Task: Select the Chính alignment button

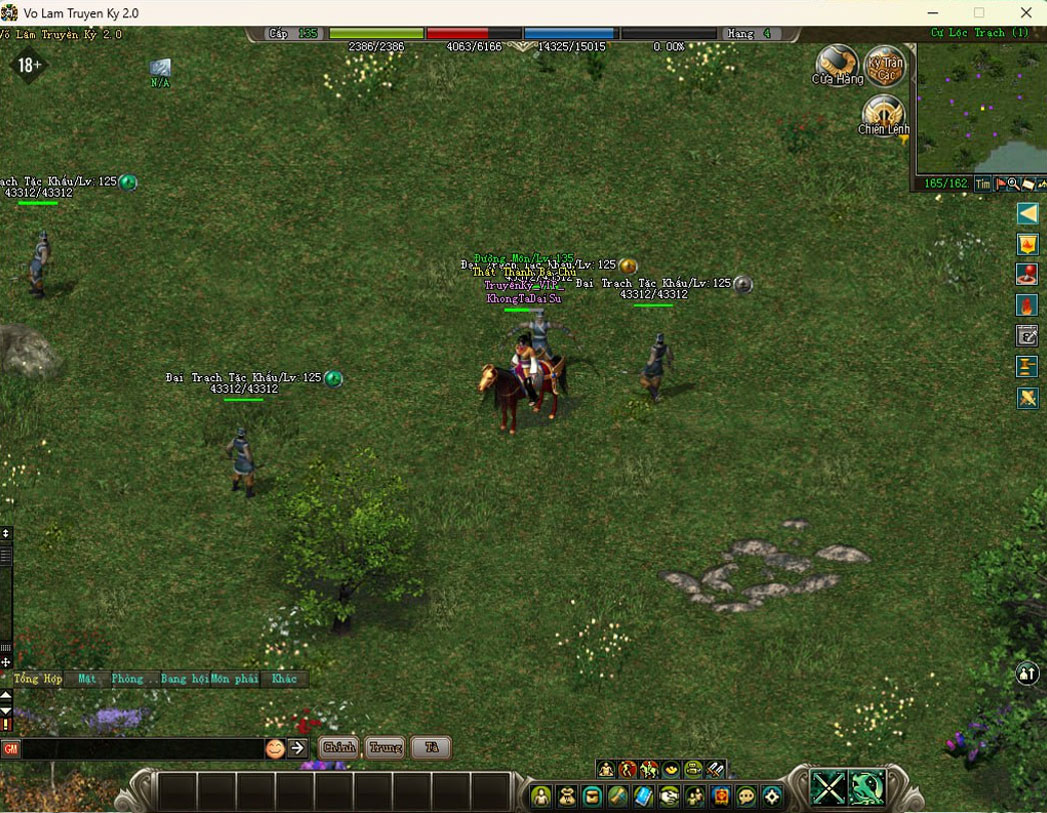Action: (340, 748)
